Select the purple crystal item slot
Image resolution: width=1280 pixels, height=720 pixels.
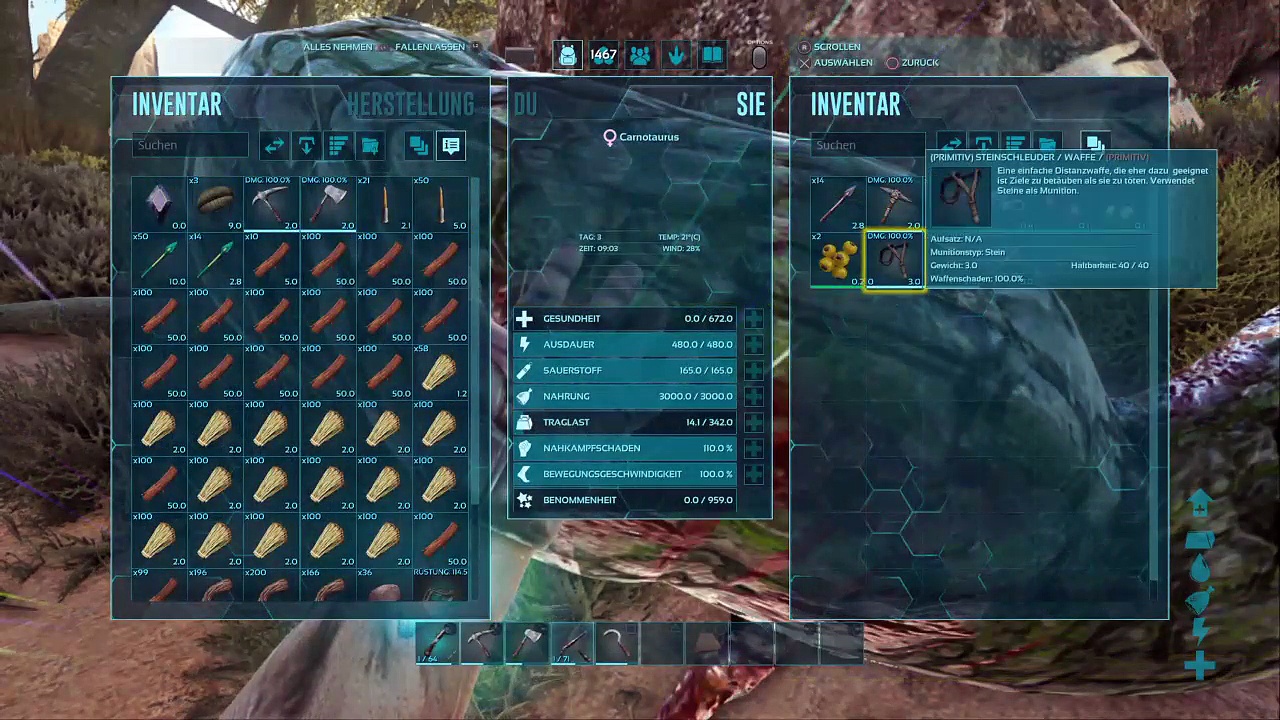160,204
